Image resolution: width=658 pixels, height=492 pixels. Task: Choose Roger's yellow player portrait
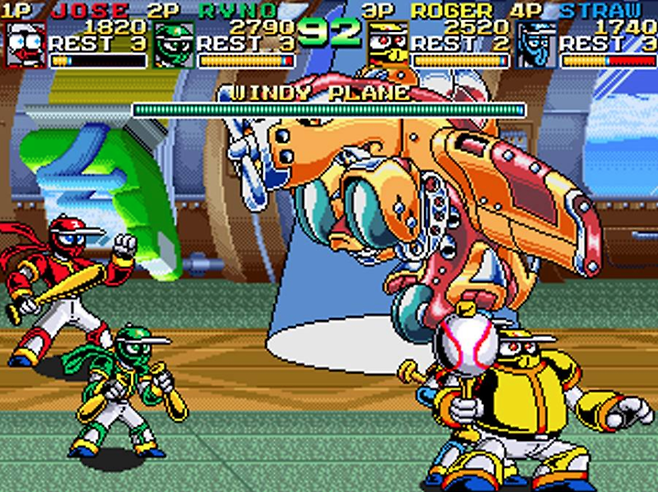tap(387, 44)
